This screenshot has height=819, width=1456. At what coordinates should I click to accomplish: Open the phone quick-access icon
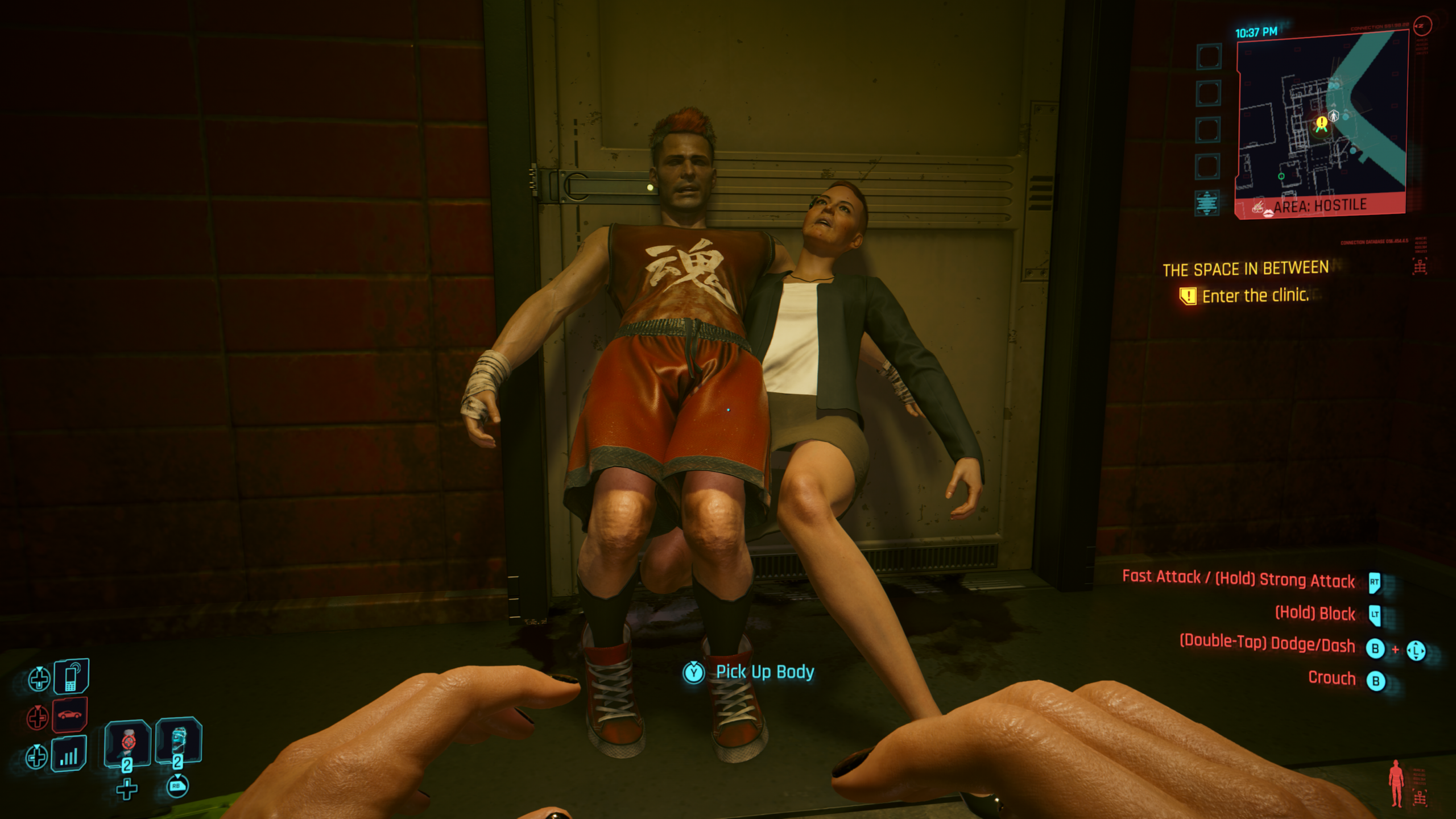point(71,676)
